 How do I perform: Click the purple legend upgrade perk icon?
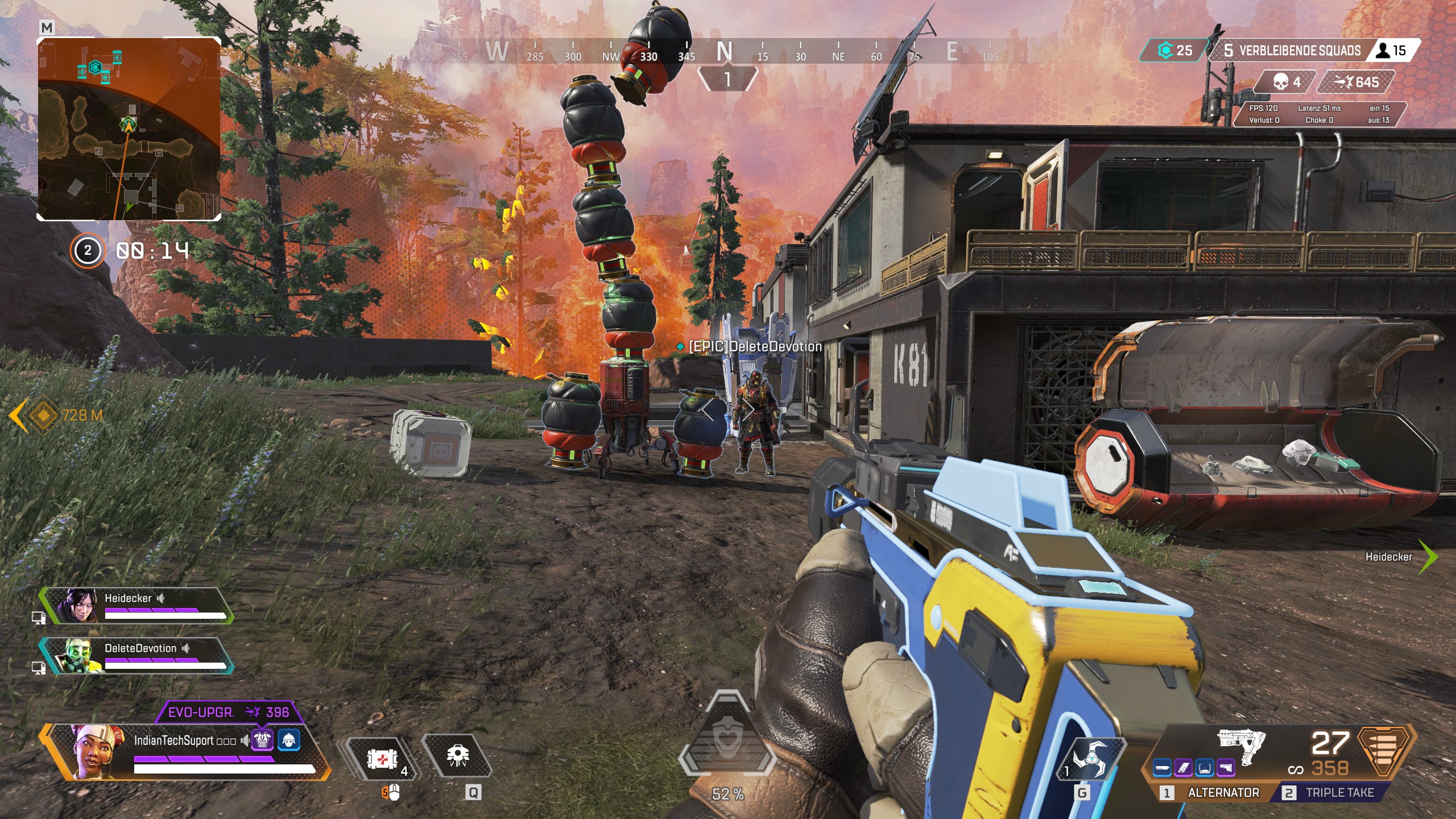pyautogui.click(x=262, y=740)
